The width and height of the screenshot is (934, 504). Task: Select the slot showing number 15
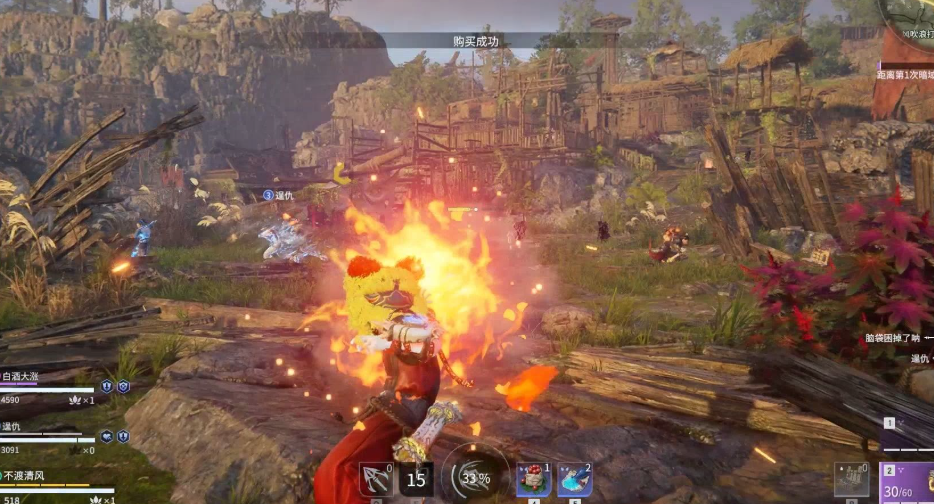[x=416, y=480]
